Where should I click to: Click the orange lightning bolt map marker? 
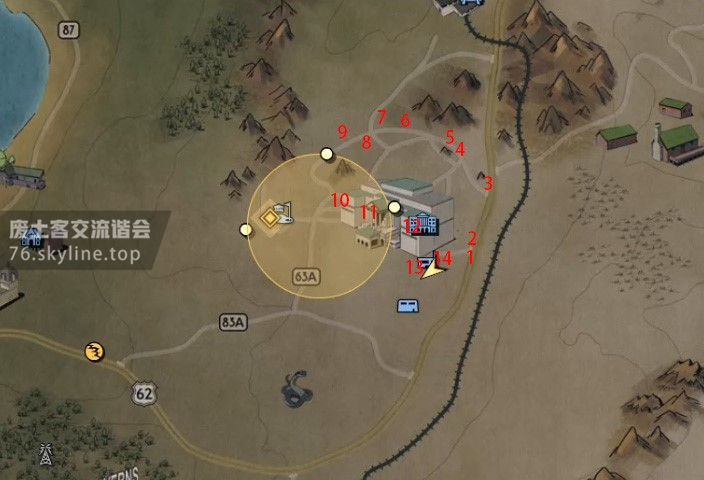coord(95,351)
